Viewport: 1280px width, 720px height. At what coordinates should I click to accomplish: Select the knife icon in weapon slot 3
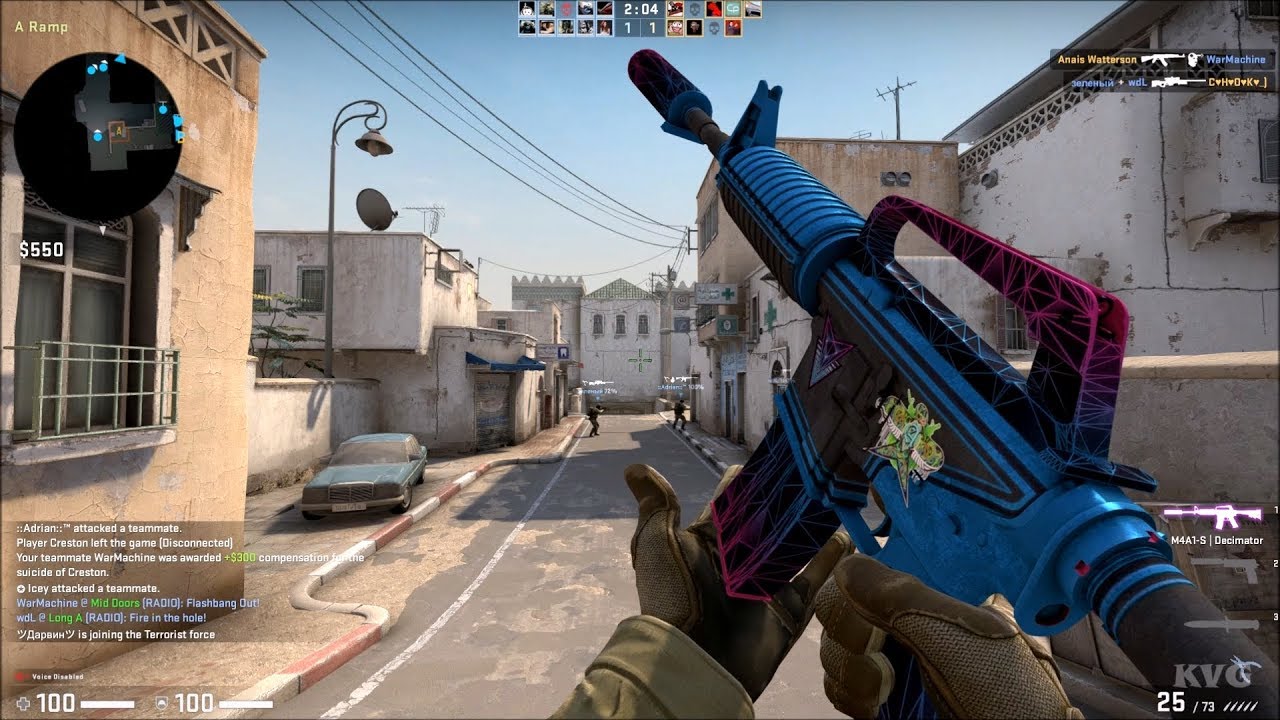1222,622
